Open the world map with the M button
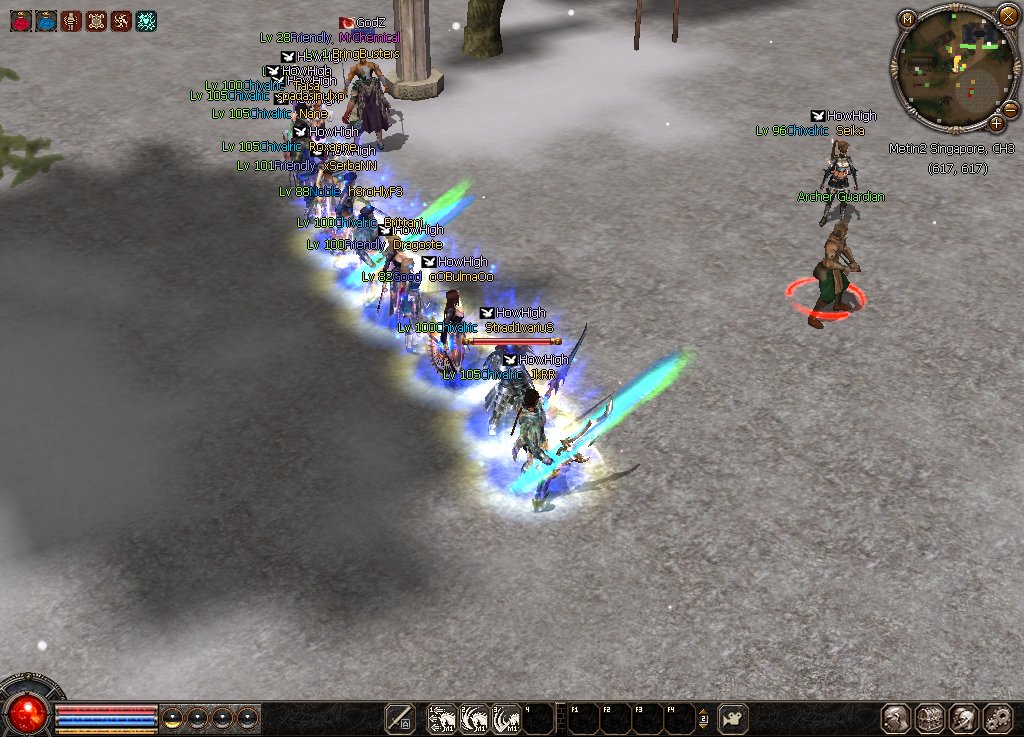The image size is (1024, 737). (907, 18)
